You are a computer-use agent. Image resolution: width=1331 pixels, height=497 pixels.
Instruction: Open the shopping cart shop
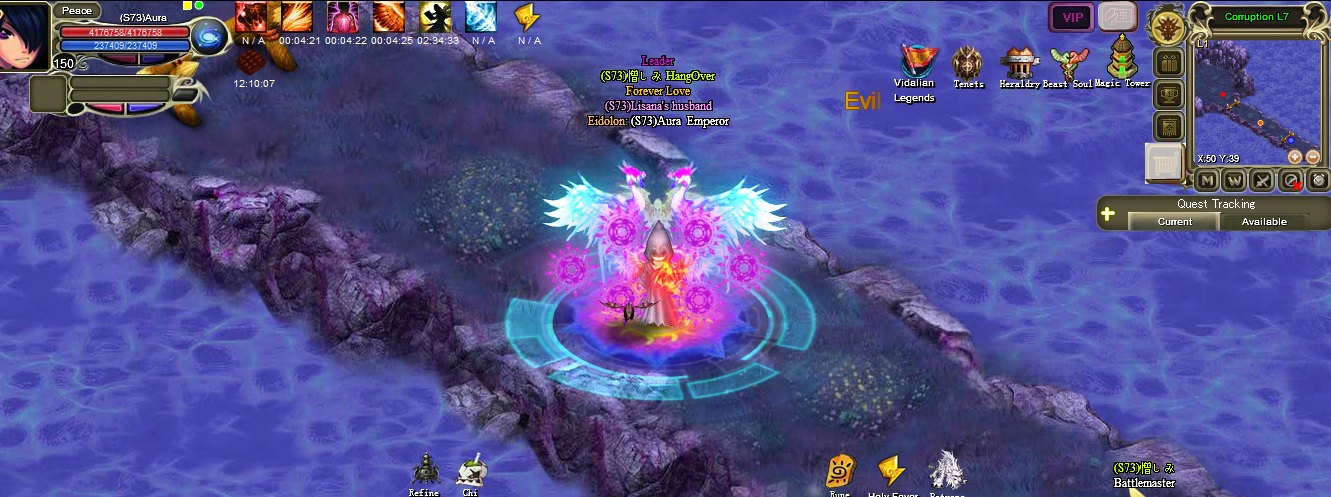1163,162
